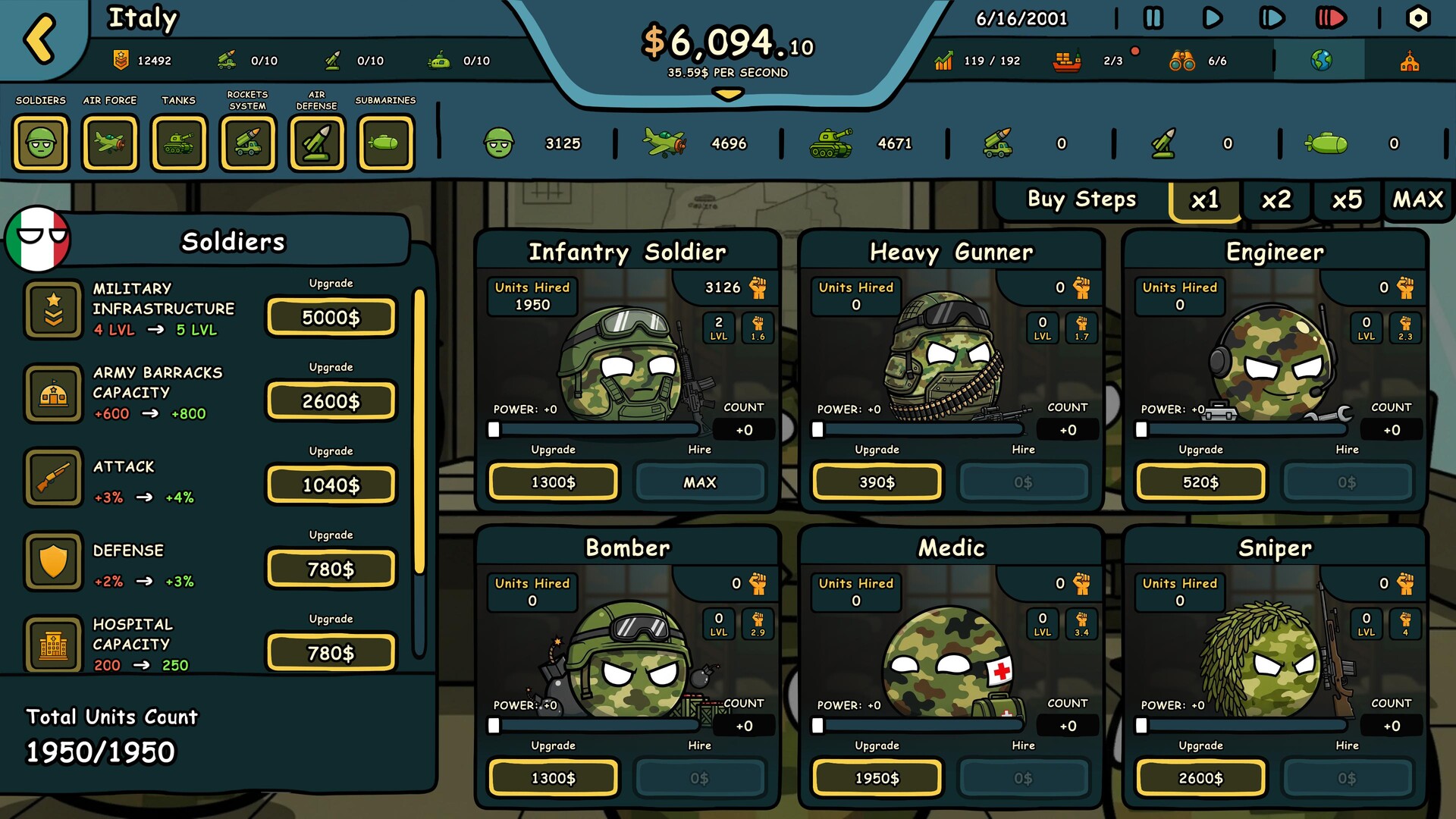Upgrade Military Infrastructure for 5000$
1456x819 pixels.
pyautogui.click(x=331, y=317)
